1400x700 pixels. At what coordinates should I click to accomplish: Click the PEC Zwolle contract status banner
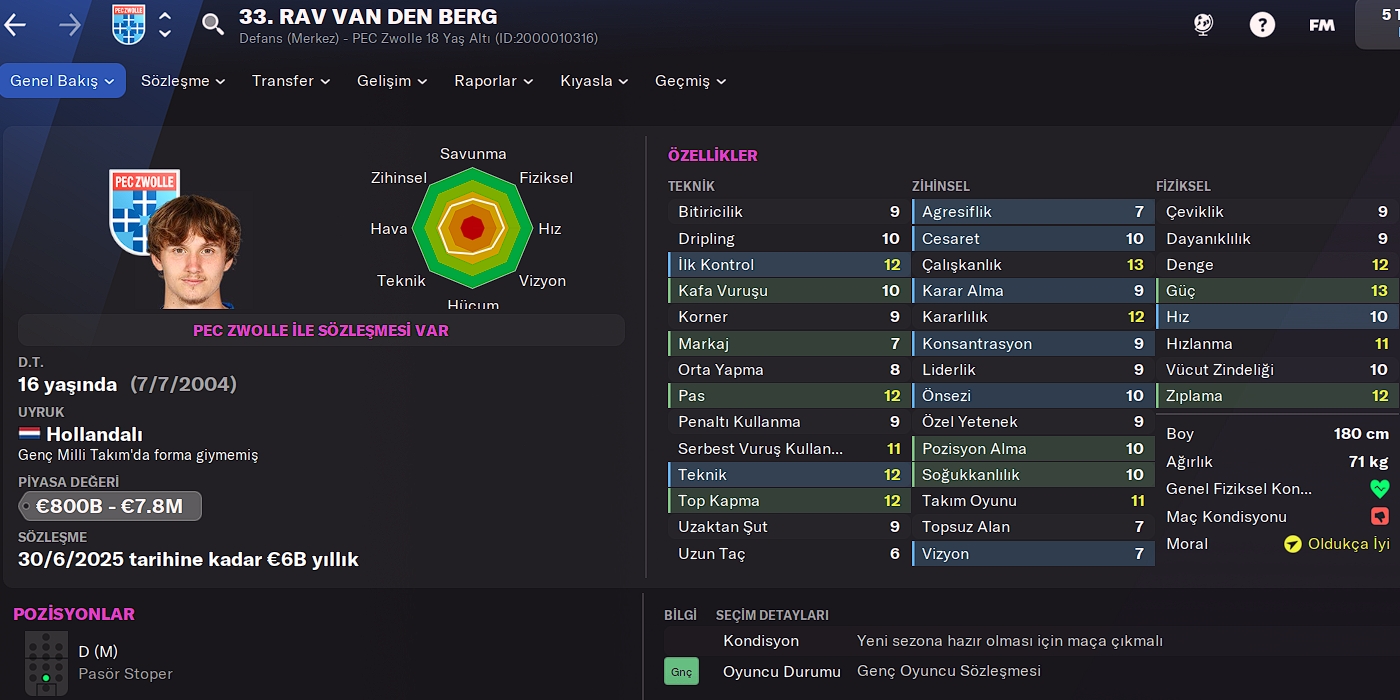[x=321, y=330]
